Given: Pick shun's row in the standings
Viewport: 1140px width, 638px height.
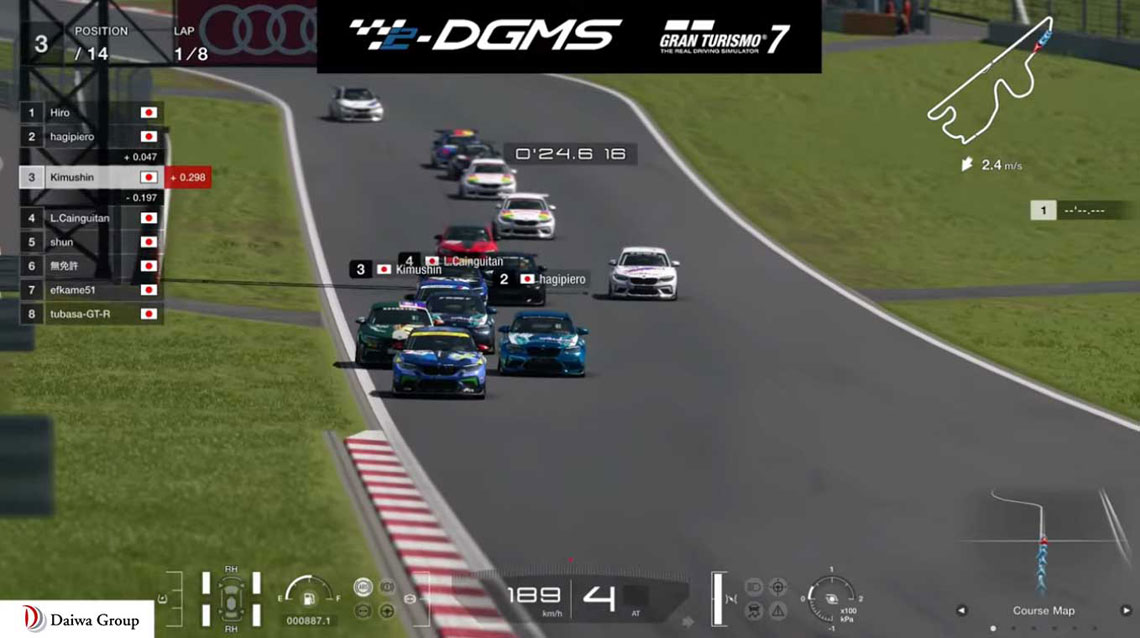Looking at the screenshot, I should point(90,241).
